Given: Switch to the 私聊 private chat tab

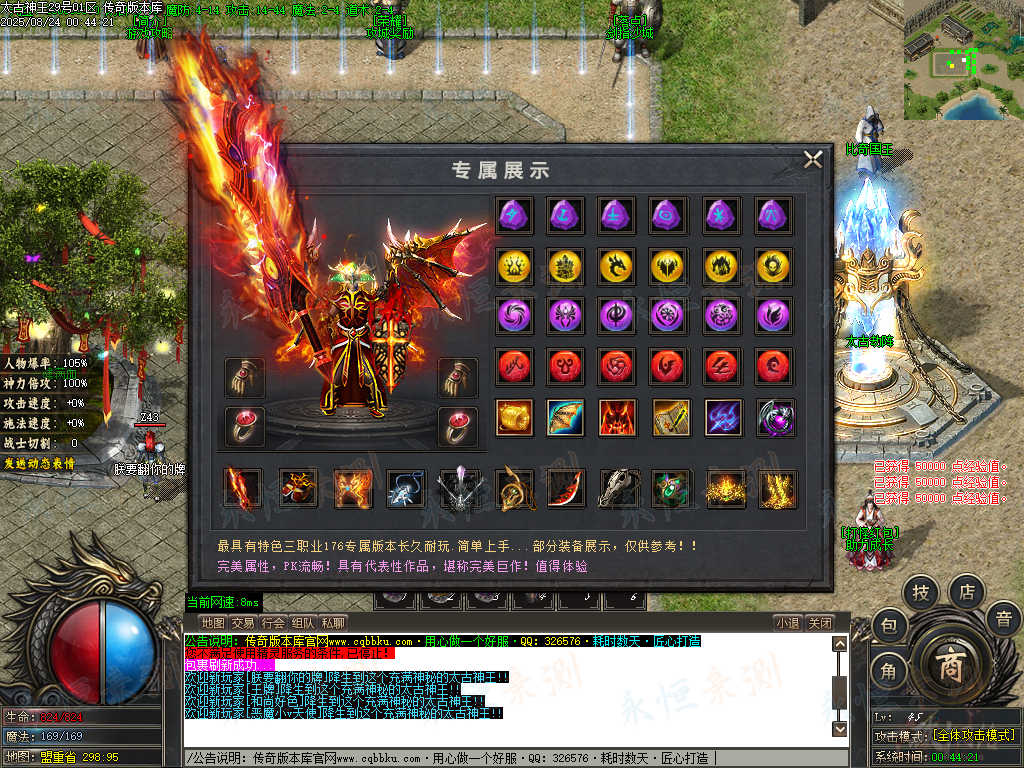Looking at the screenshot, I should click(x=333, y=622).
